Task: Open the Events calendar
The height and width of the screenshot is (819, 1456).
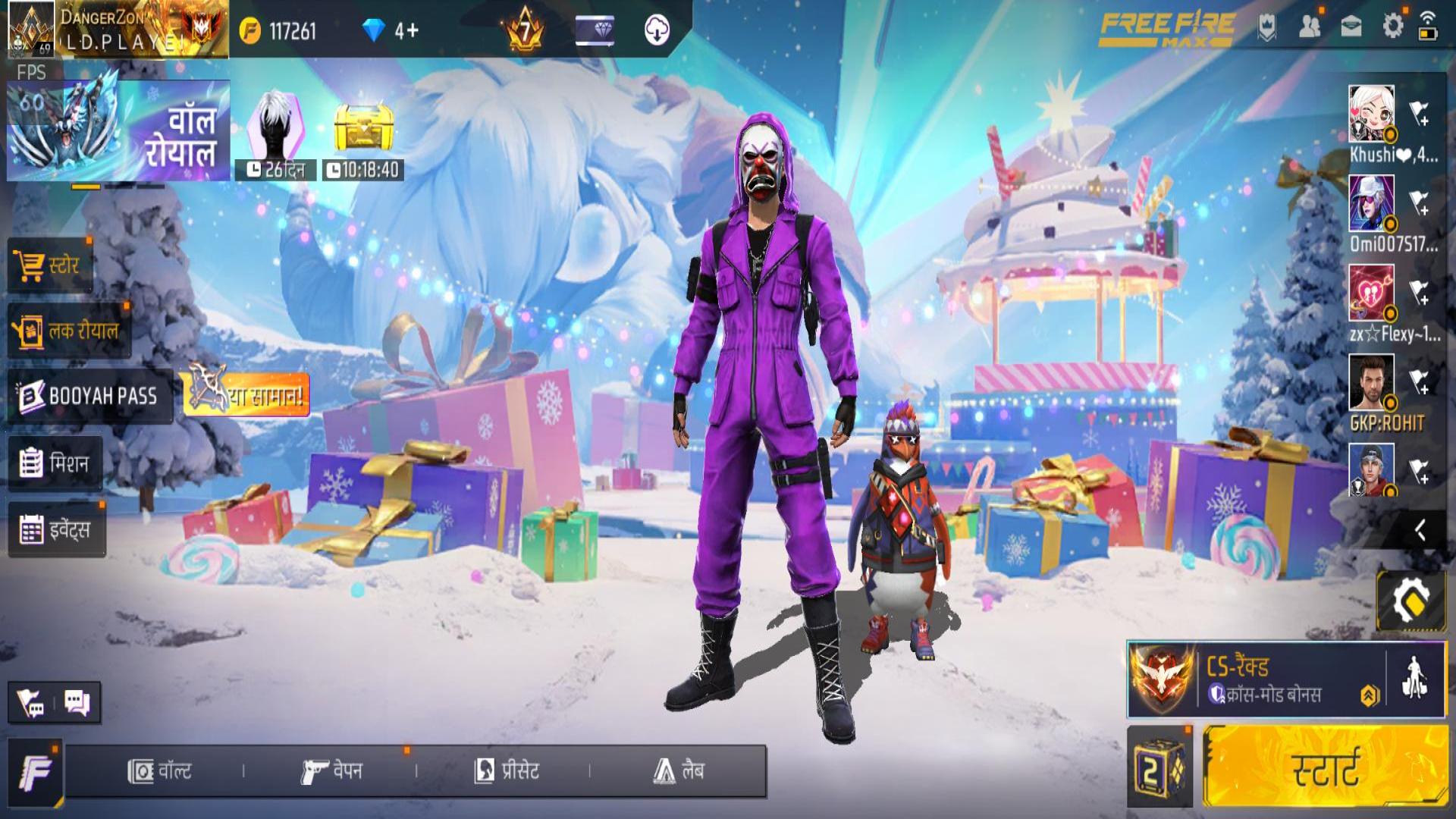Action: (x=57, y=529)
